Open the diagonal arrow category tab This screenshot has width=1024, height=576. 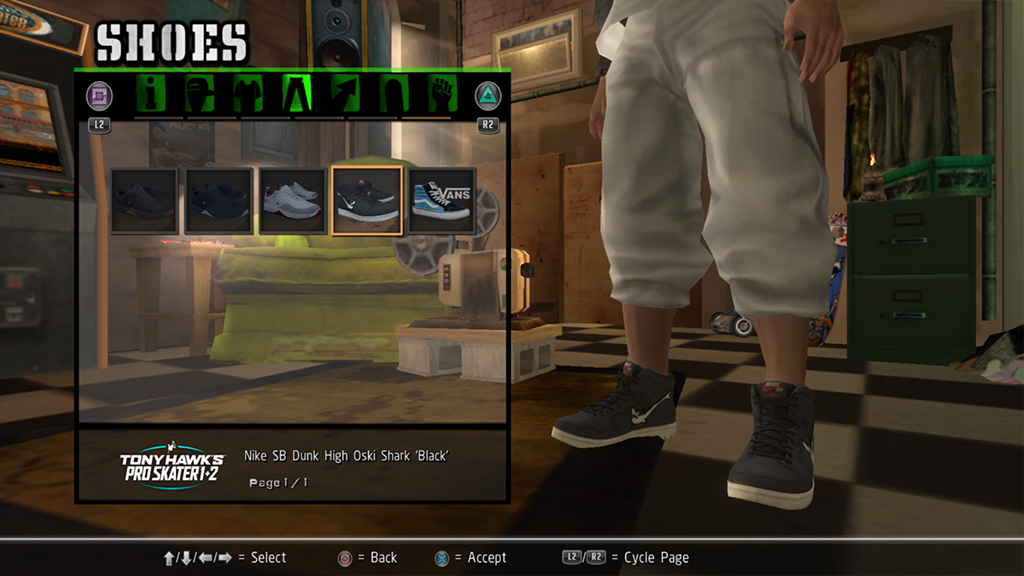click(345, 94)
